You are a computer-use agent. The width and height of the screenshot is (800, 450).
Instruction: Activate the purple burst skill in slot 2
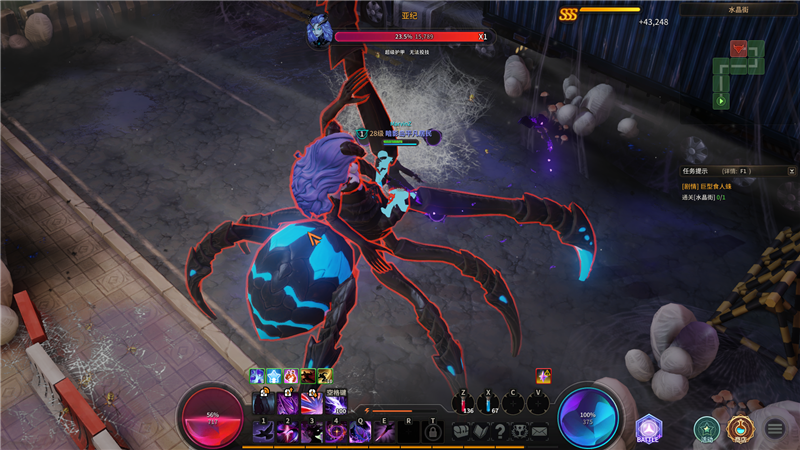coord(288,431)
